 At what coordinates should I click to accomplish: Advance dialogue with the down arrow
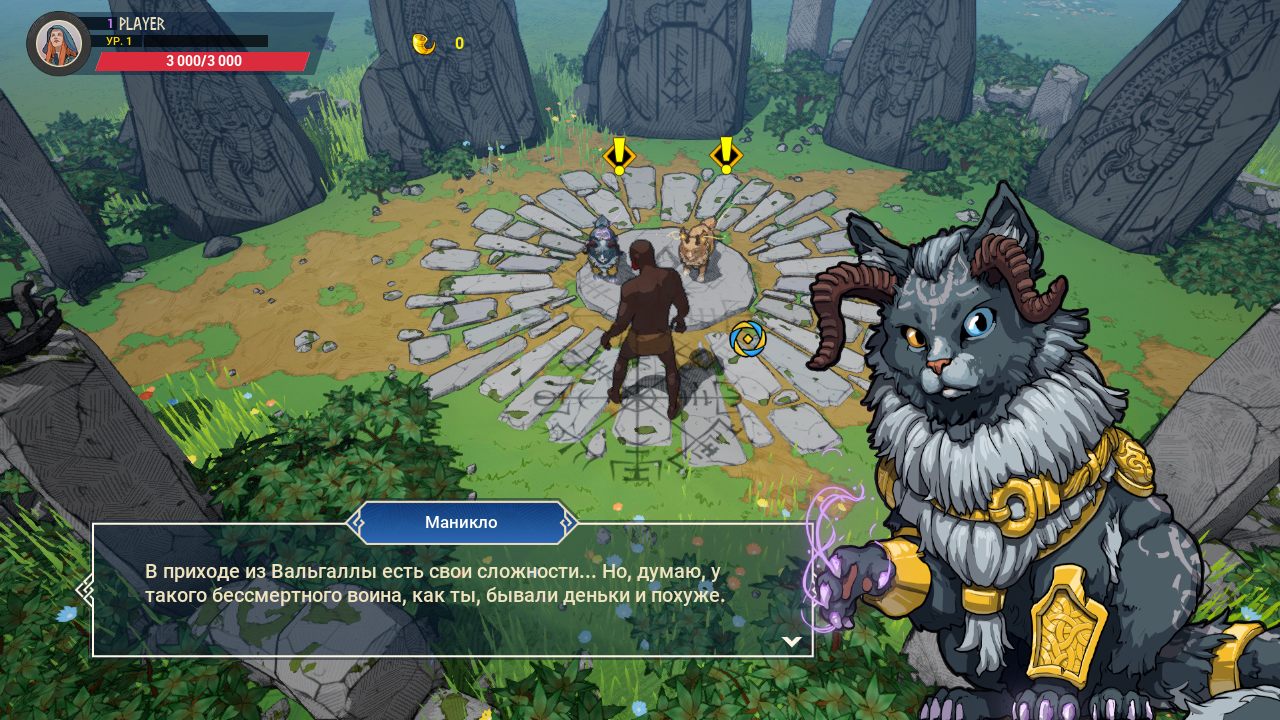pyautogui.click(x=791, y=641)
